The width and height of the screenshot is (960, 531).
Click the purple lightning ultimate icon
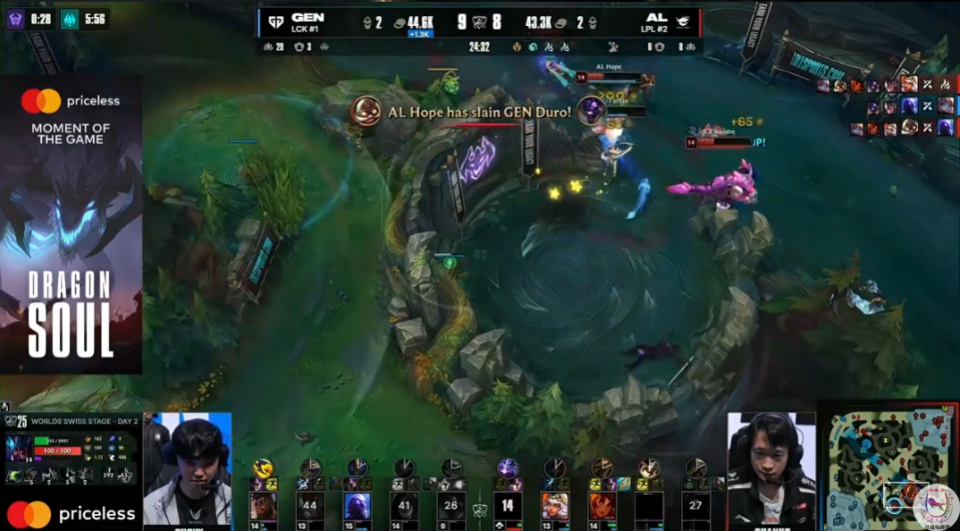507,467
